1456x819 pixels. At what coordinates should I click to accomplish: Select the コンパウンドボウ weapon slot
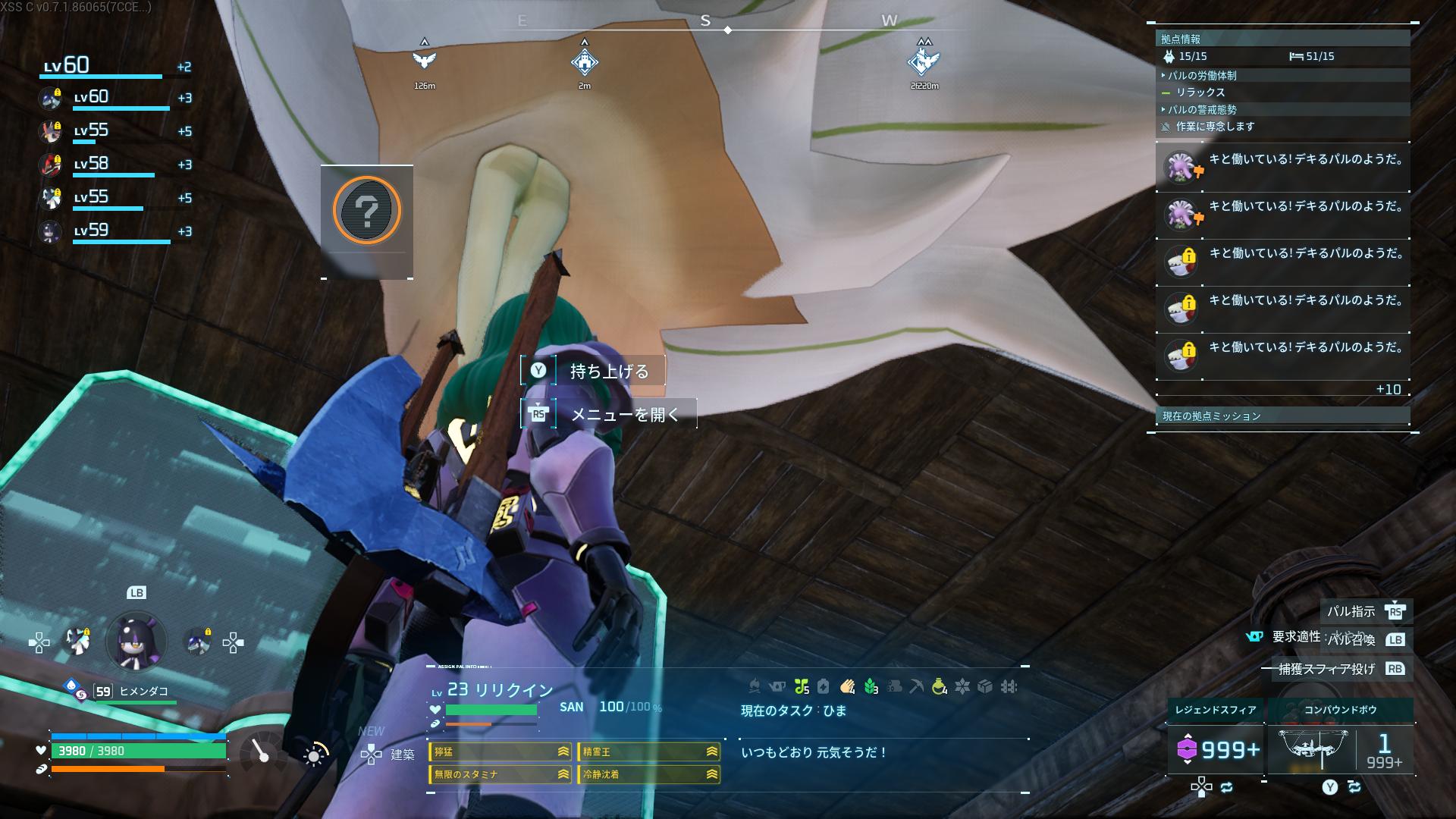point(1340,749)
